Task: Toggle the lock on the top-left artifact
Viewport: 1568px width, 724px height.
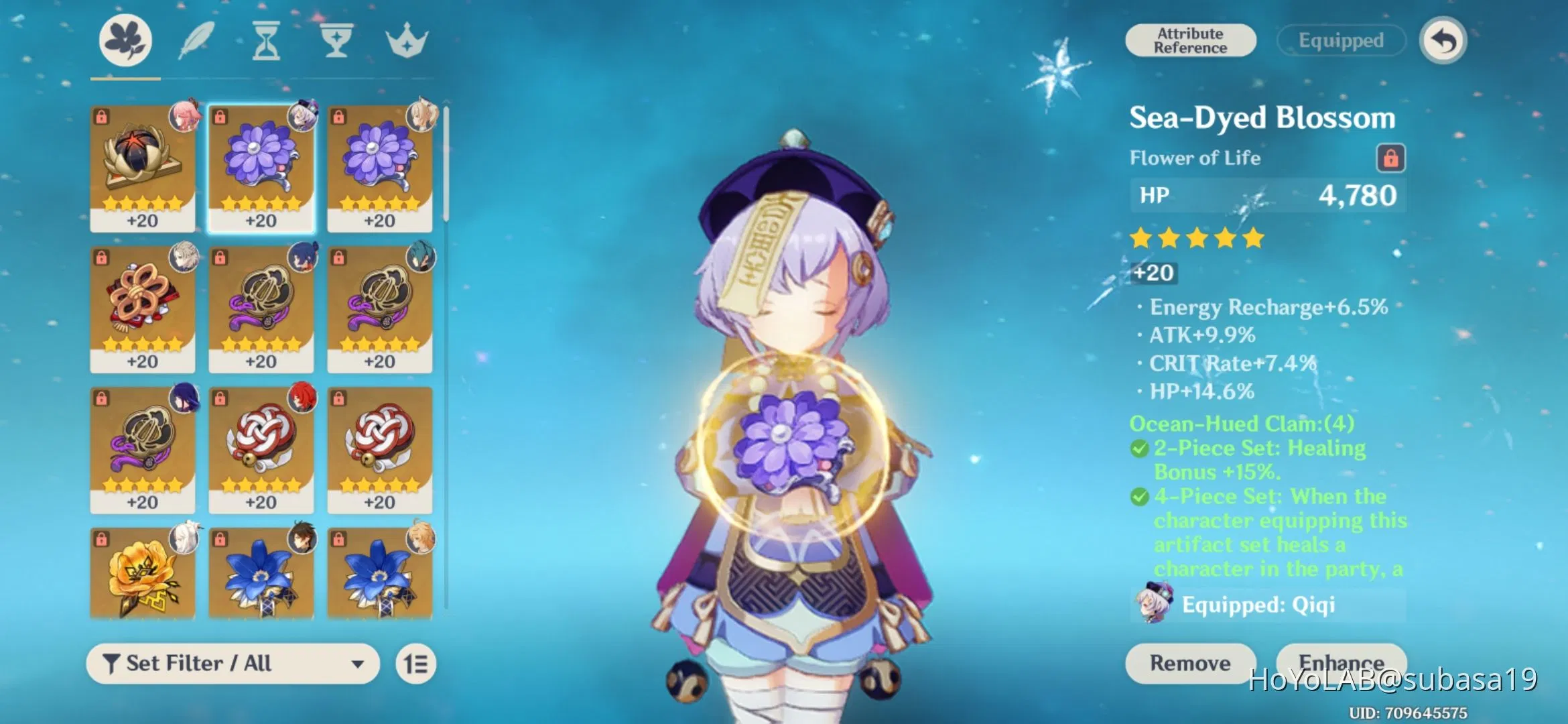Action: tap(102, 115)
